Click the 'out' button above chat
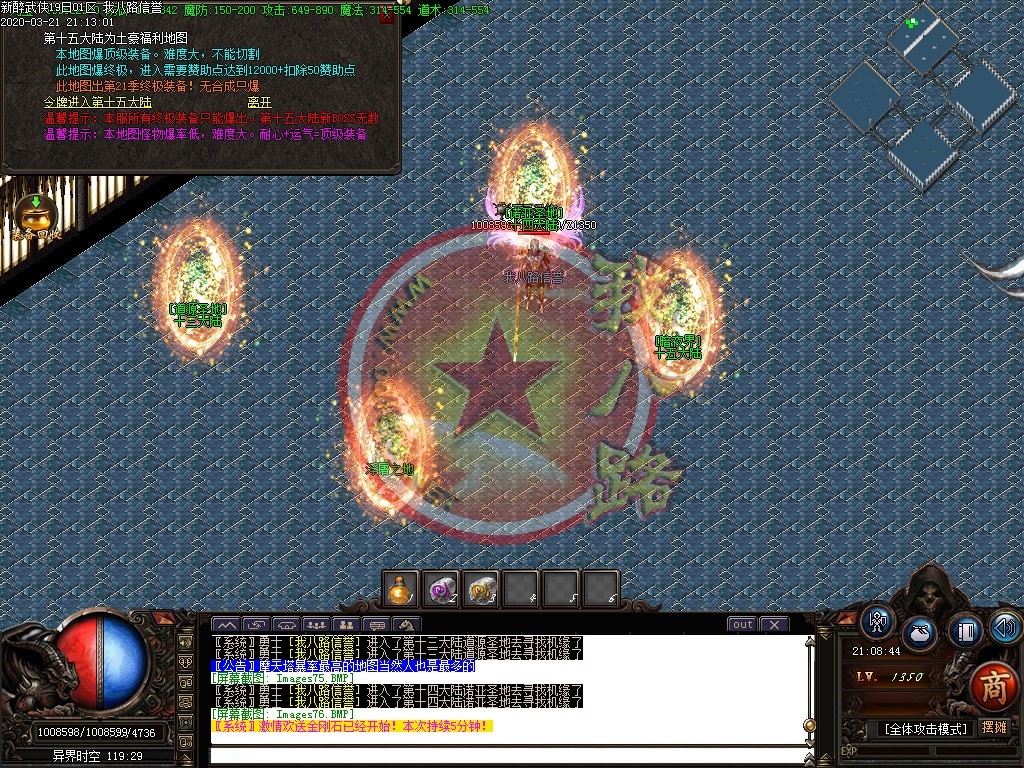Image resolution: width=1024 pixels, height=768 pixels. click(742, 625)
